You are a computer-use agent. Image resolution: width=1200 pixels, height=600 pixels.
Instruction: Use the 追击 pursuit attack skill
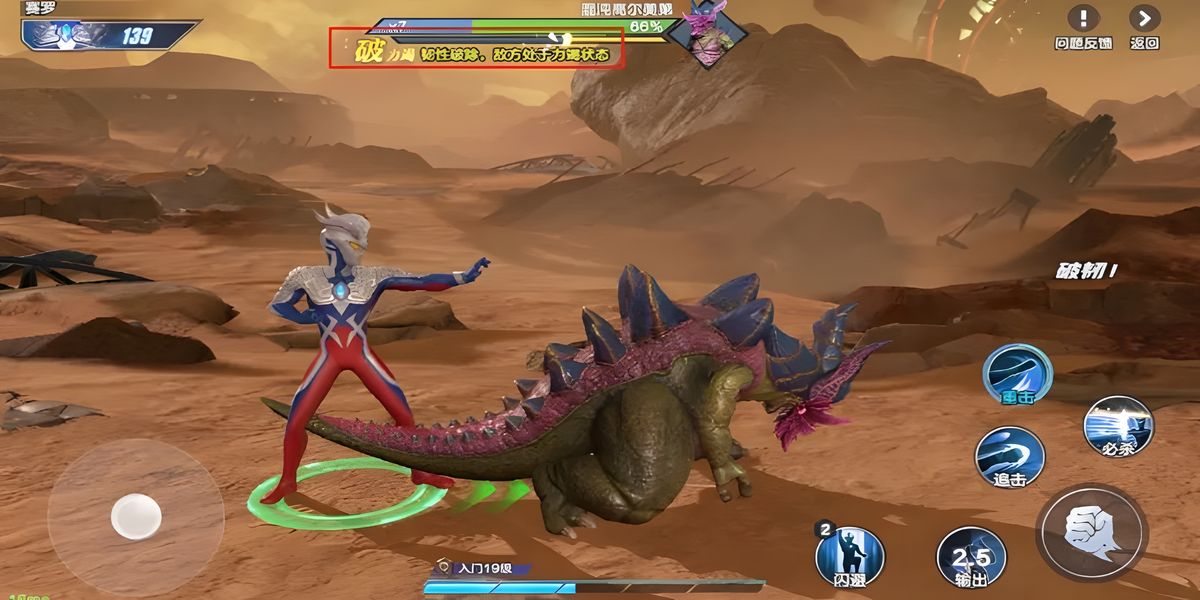coord(1010,457)
